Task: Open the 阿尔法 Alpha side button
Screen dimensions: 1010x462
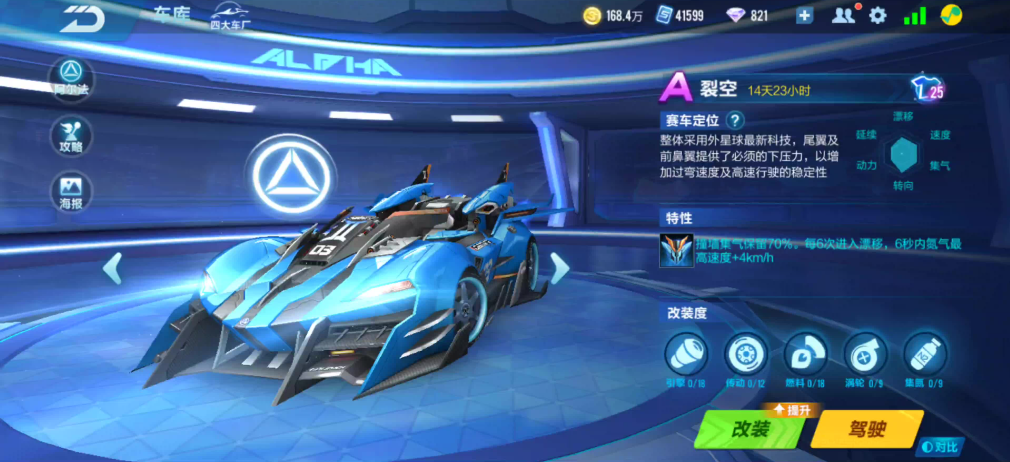Action: pos(71,76)
